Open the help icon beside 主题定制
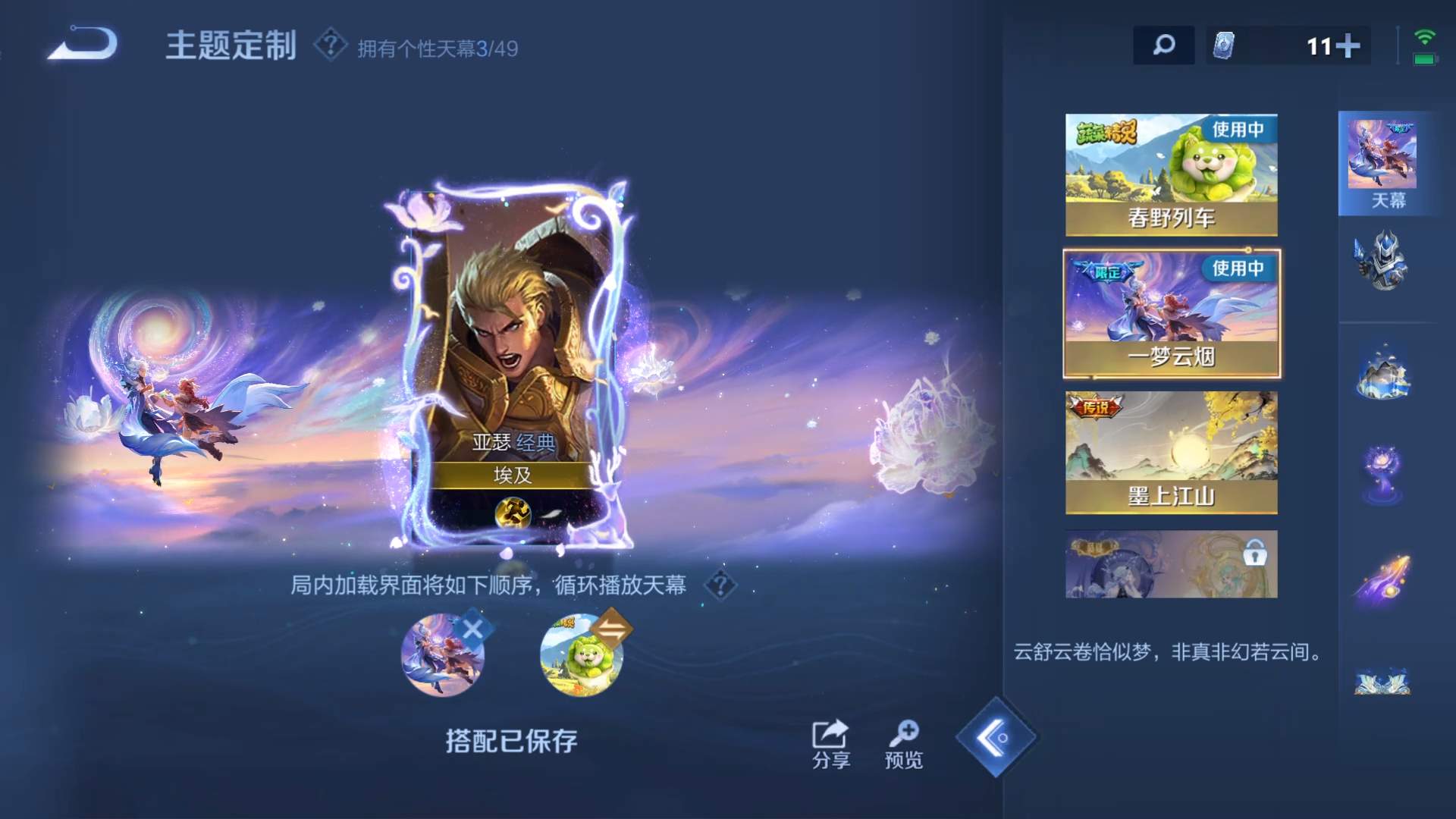The width and height of the screenshot is (1456, 819). (331, 45)
